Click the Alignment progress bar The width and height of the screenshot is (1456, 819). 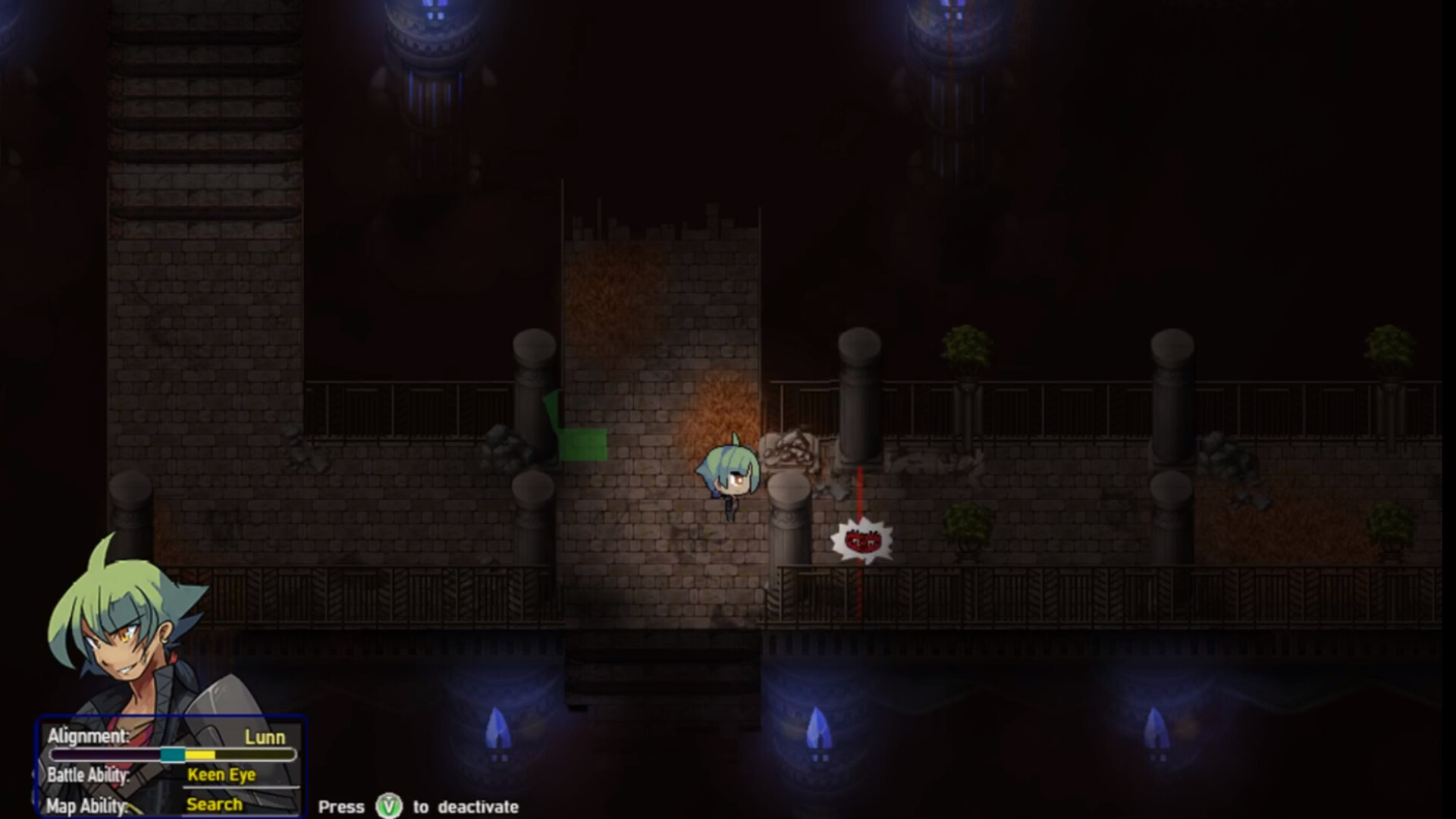[x=171, y=755]
